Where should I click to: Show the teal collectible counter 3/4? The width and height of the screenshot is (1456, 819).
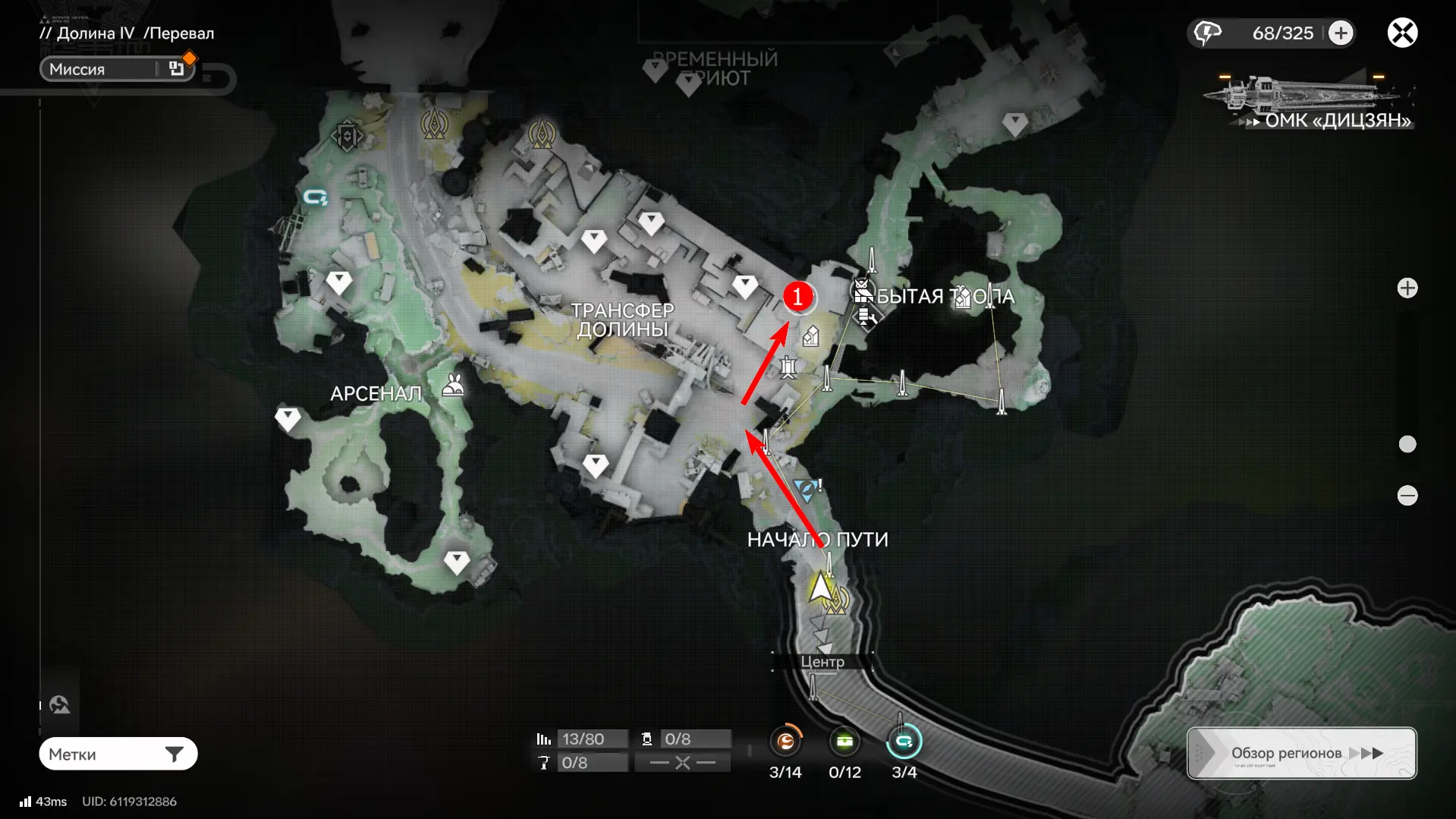[904, 742]
